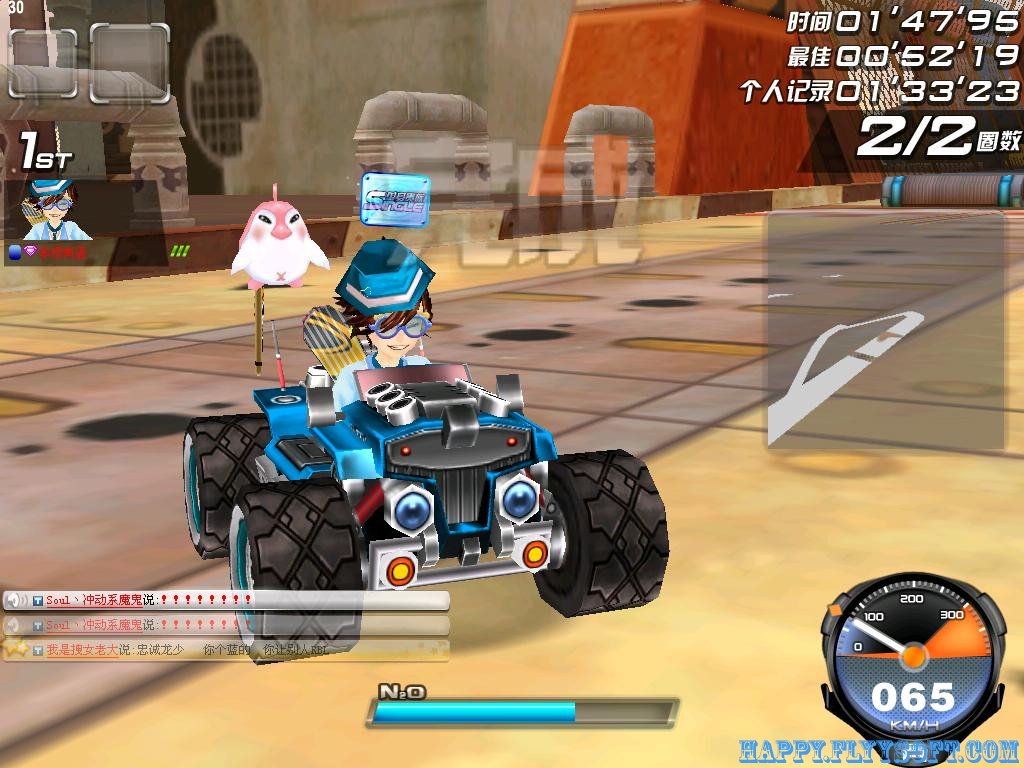Click the star icon beside 我是拽女老大's message

[15, 649]
